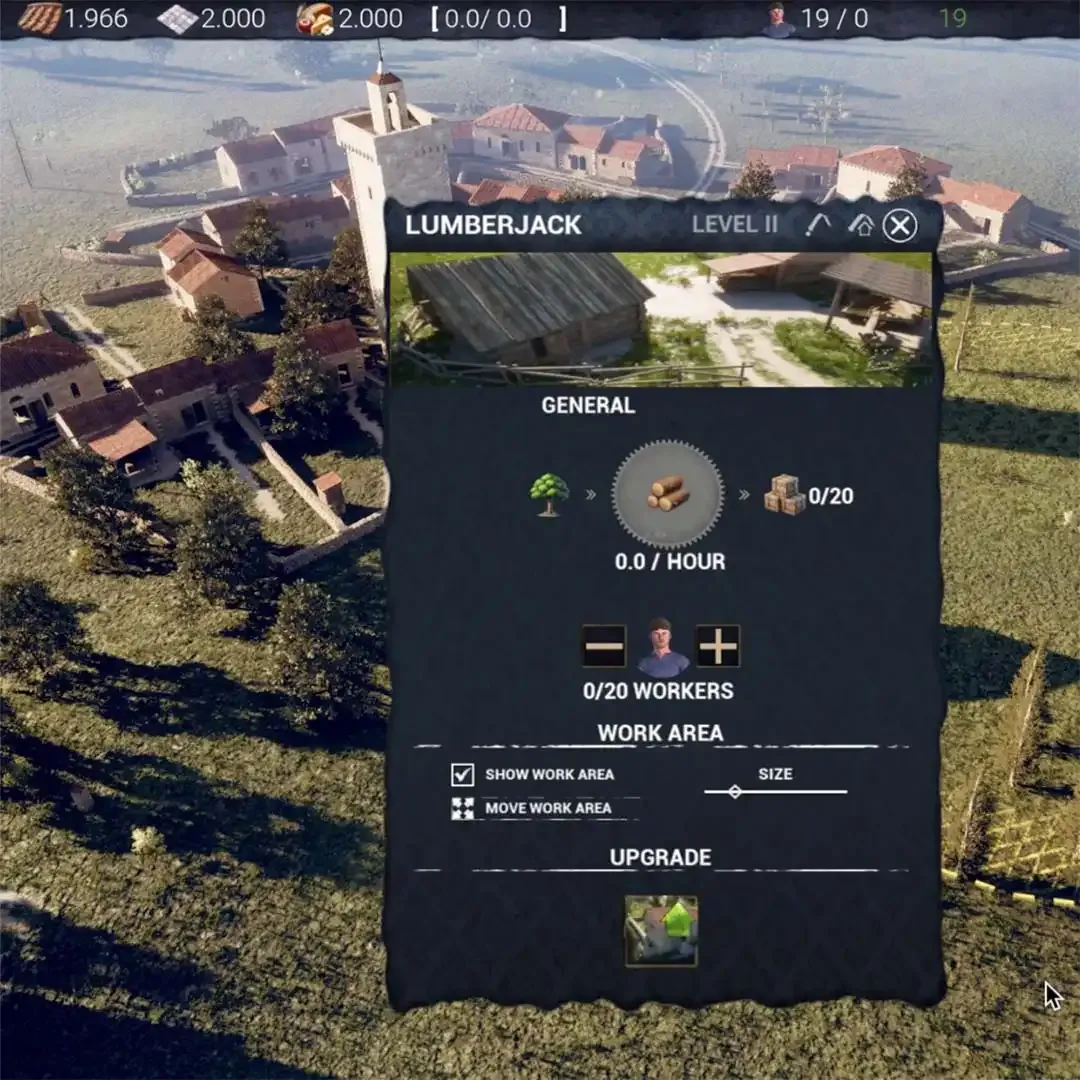
Task: Click the population villager icon
Action: (778, 19)
